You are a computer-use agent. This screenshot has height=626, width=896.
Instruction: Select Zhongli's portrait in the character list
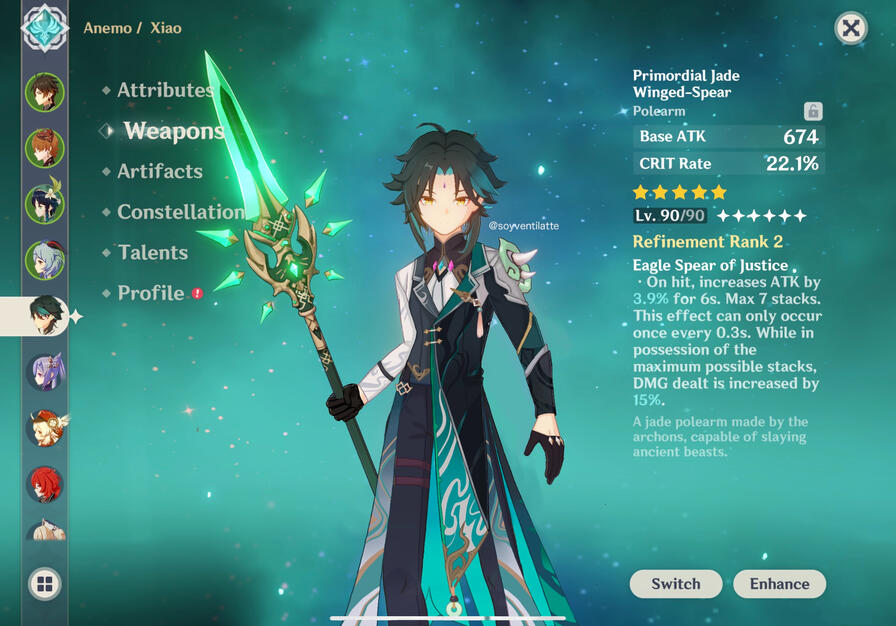(x=45, y=92)
